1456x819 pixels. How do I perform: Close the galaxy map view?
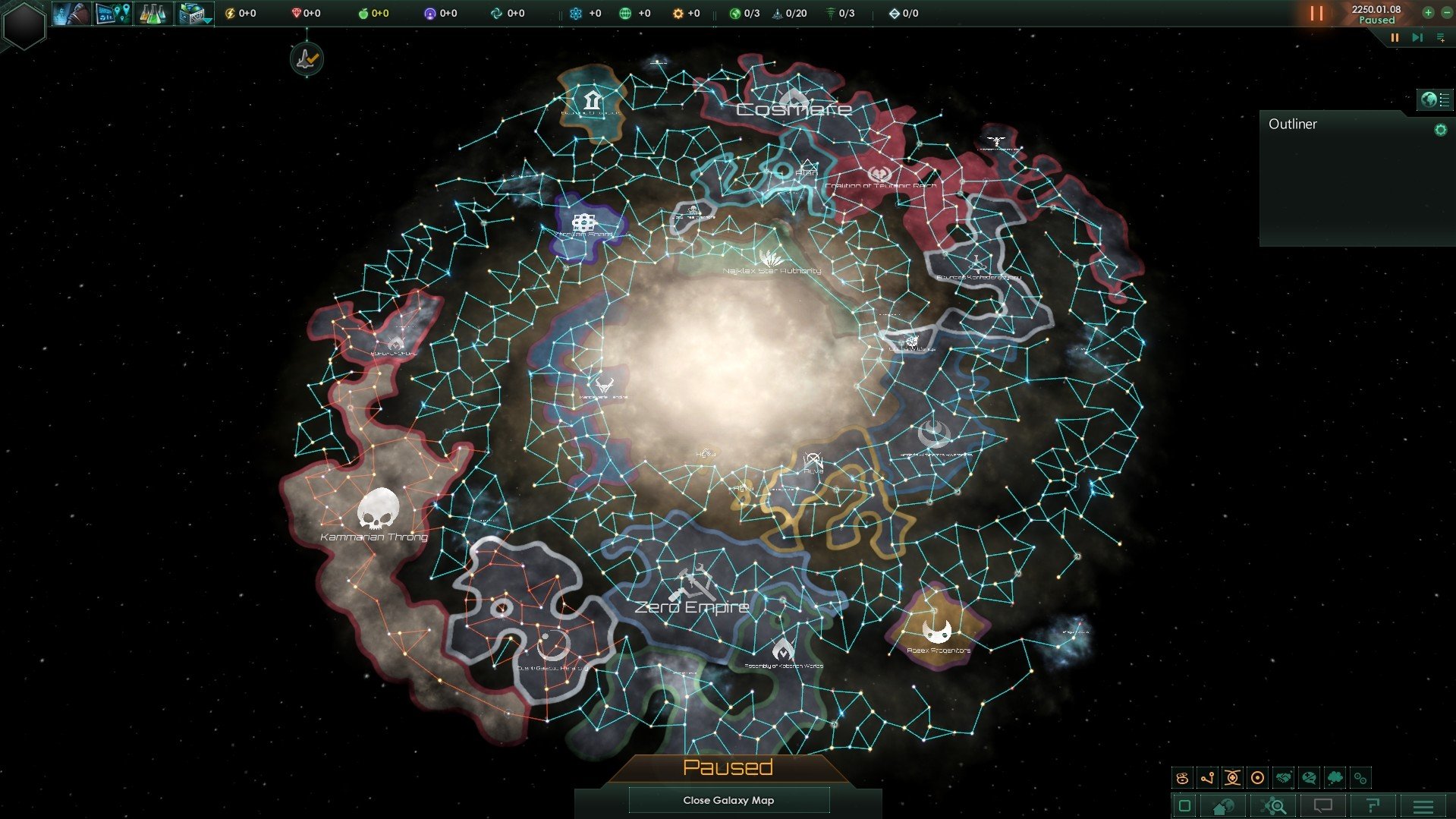(x=728, y=800)
